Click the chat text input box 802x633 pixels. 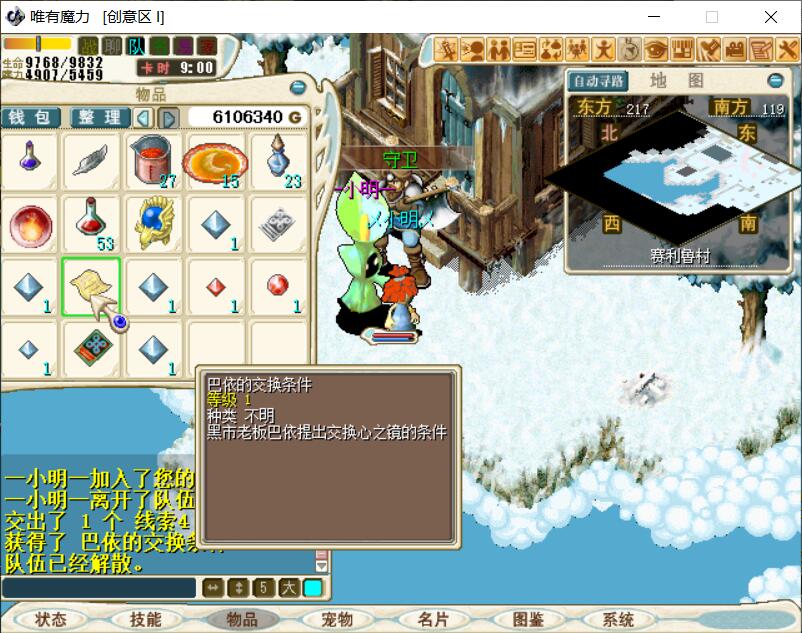coord(98,587)
